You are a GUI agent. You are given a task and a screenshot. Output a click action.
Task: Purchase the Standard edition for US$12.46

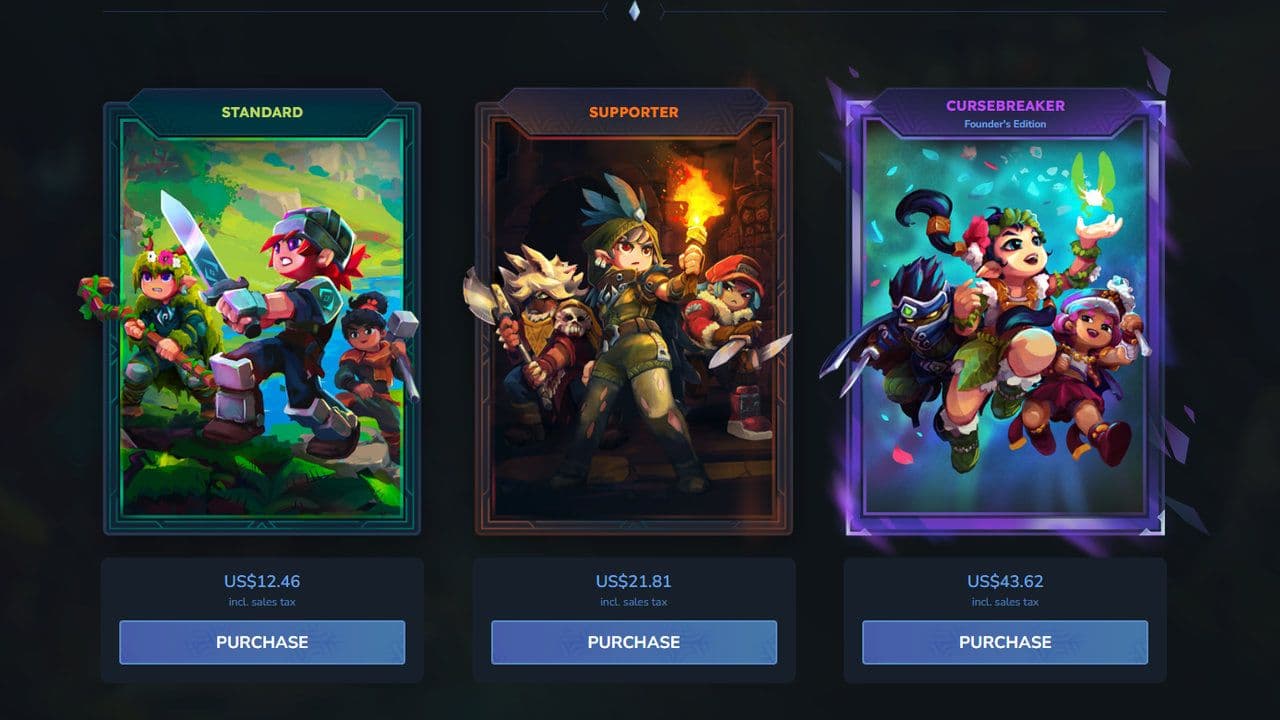pyautogui.click(x=262, y=642)
